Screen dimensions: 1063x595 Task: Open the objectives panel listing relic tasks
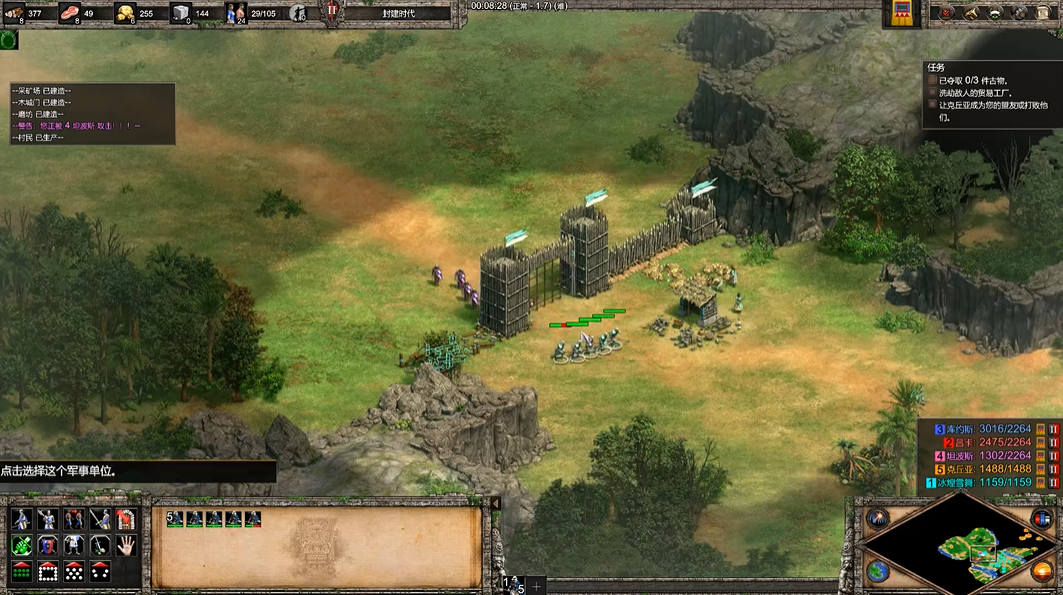coord(990,94)
